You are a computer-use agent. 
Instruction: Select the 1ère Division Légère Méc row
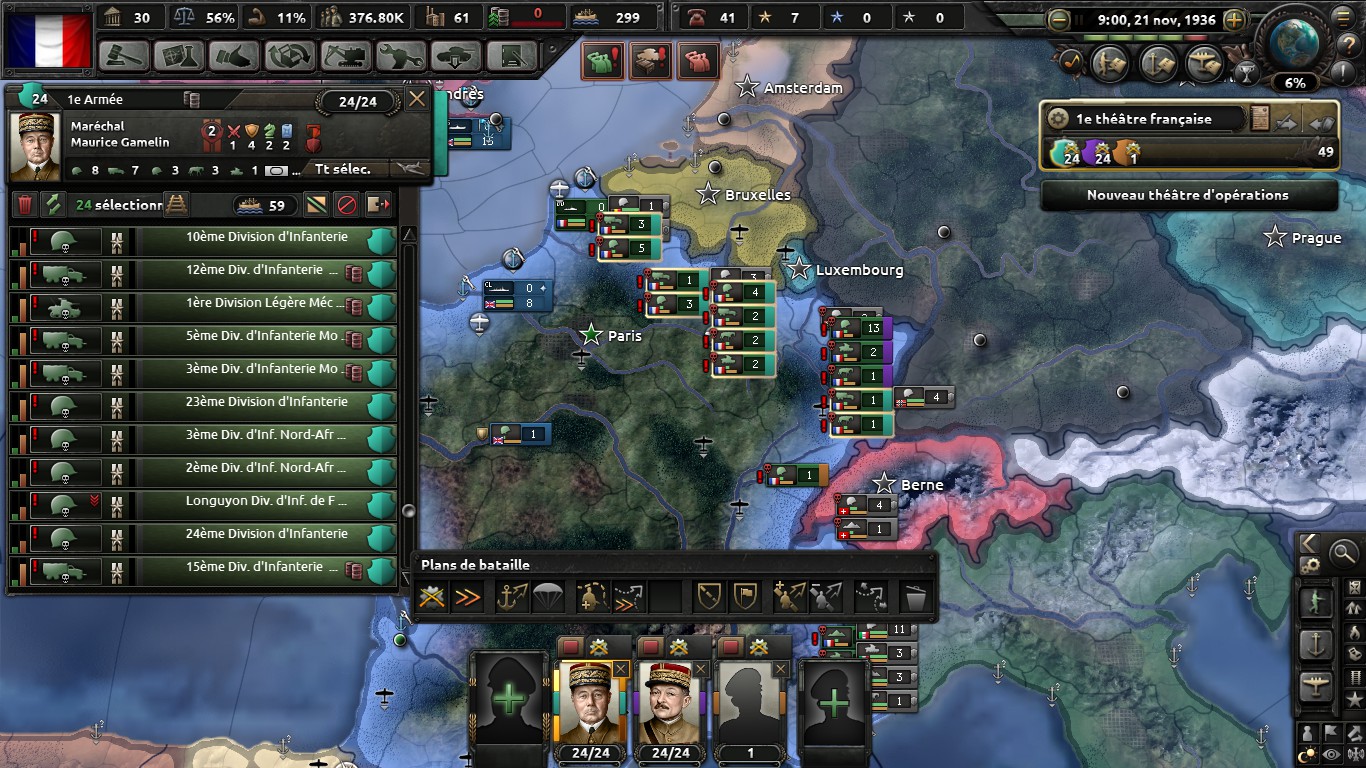coord(266,304)
